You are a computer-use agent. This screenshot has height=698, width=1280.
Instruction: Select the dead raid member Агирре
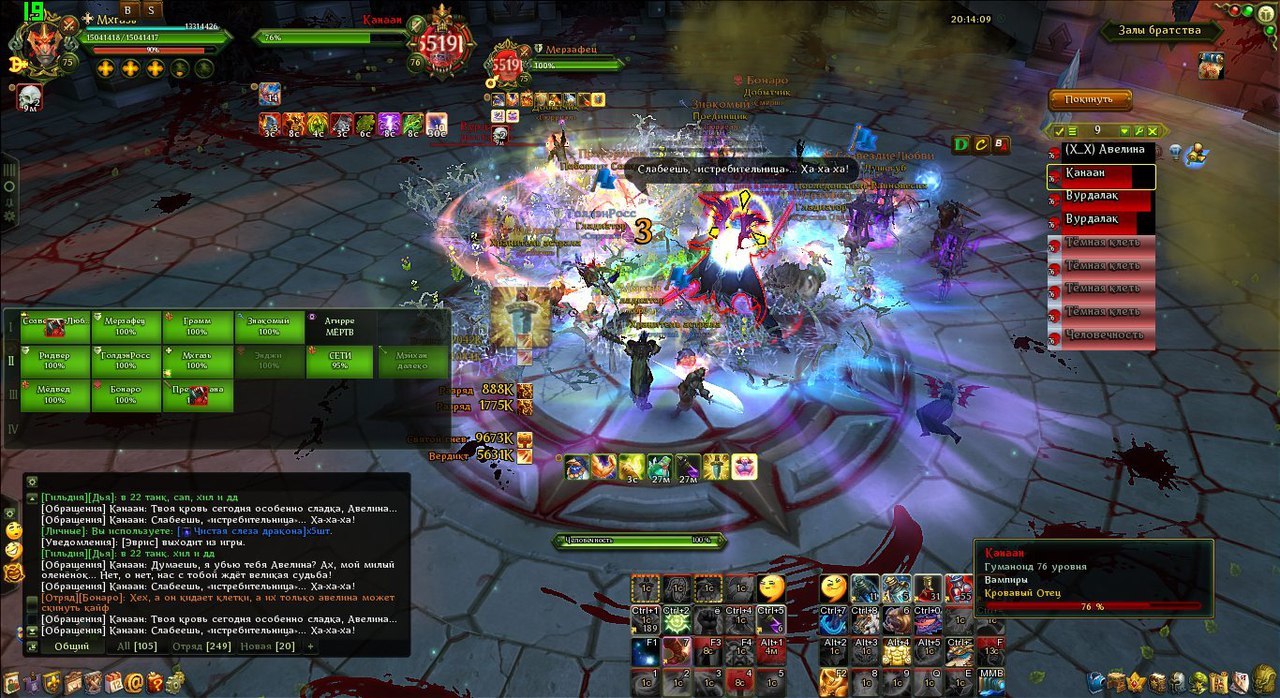(x=339, y=327)
